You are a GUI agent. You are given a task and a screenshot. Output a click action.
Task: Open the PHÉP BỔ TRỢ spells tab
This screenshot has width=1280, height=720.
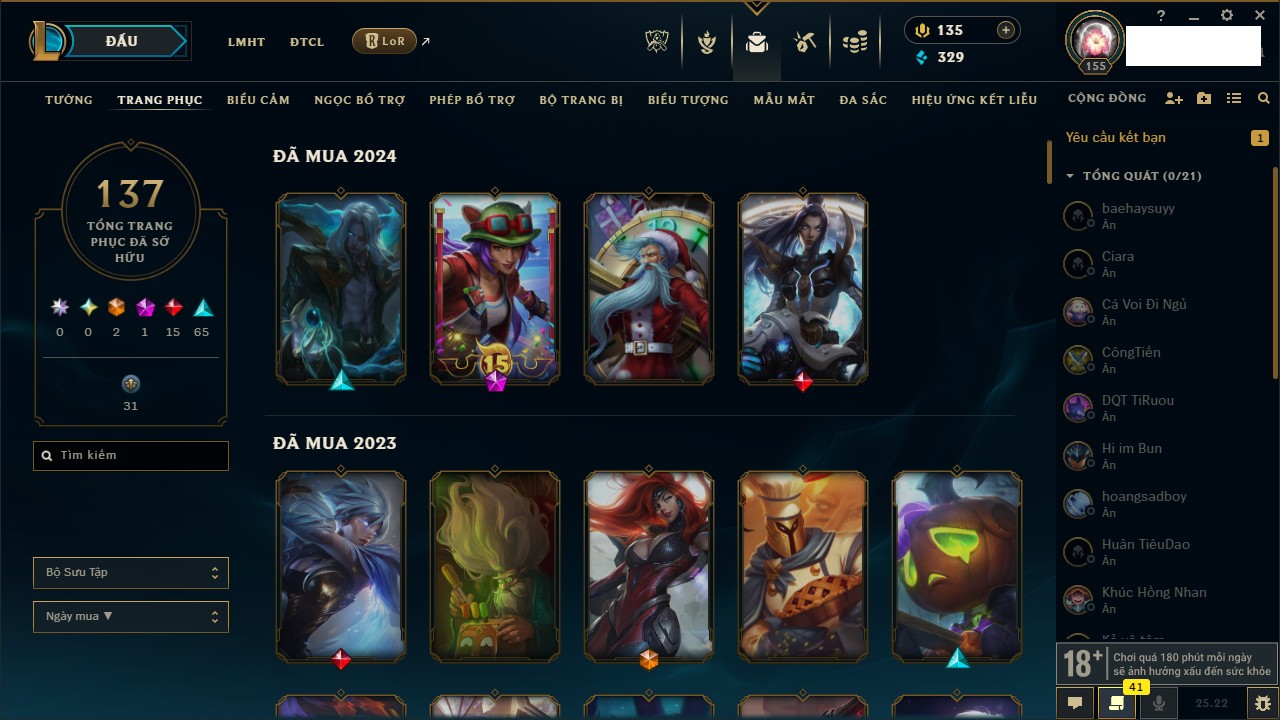point(472,100)
